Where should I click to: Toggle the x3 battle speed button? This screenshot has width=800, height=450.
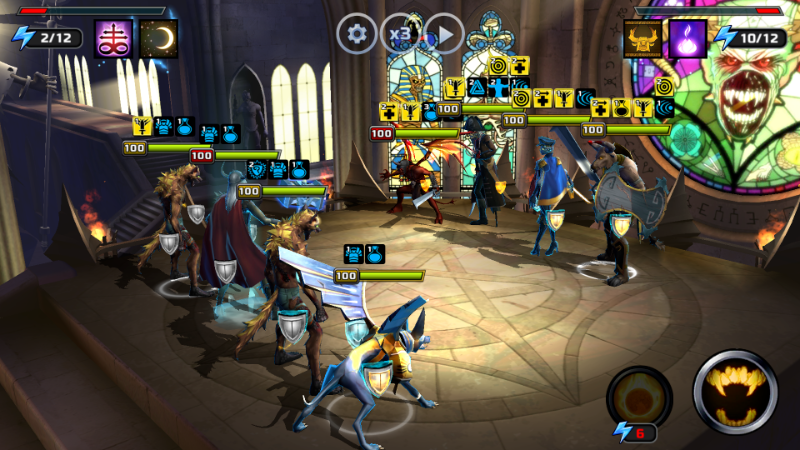(400, 35)
